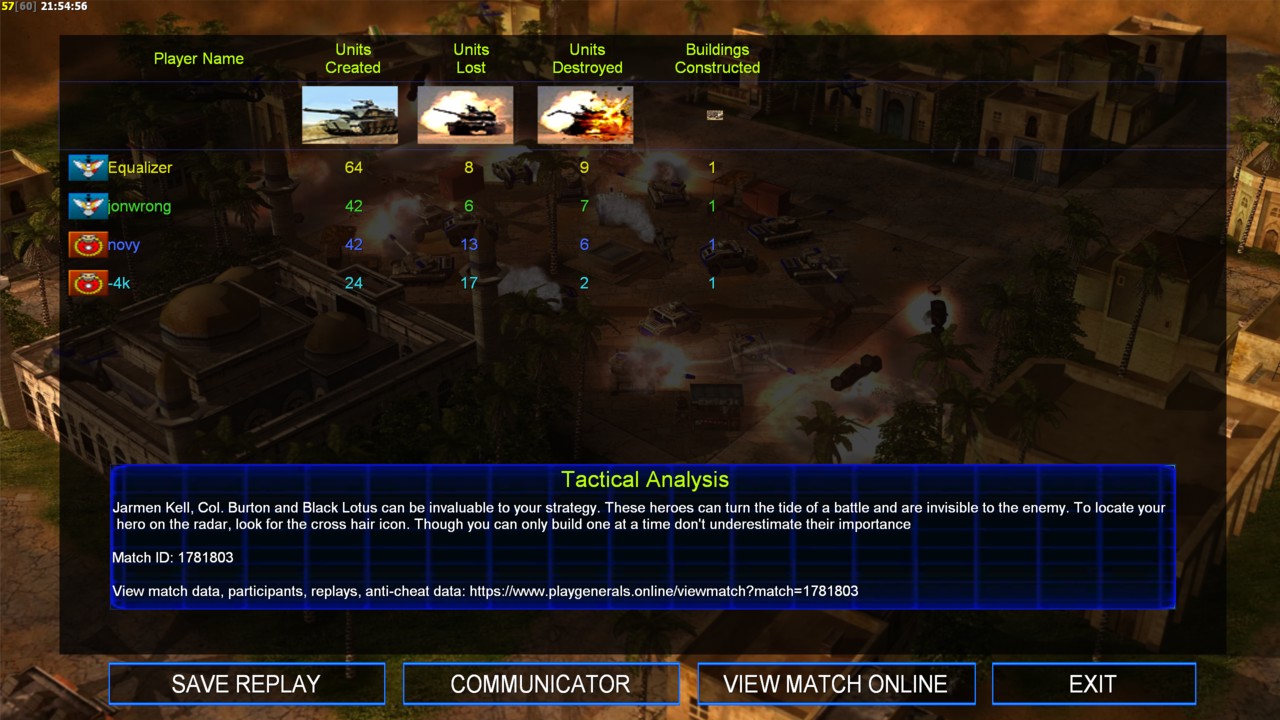Open the Communicator
Image resolution: width=1280 pixels, height=720 pixels.
coord(540,684)
